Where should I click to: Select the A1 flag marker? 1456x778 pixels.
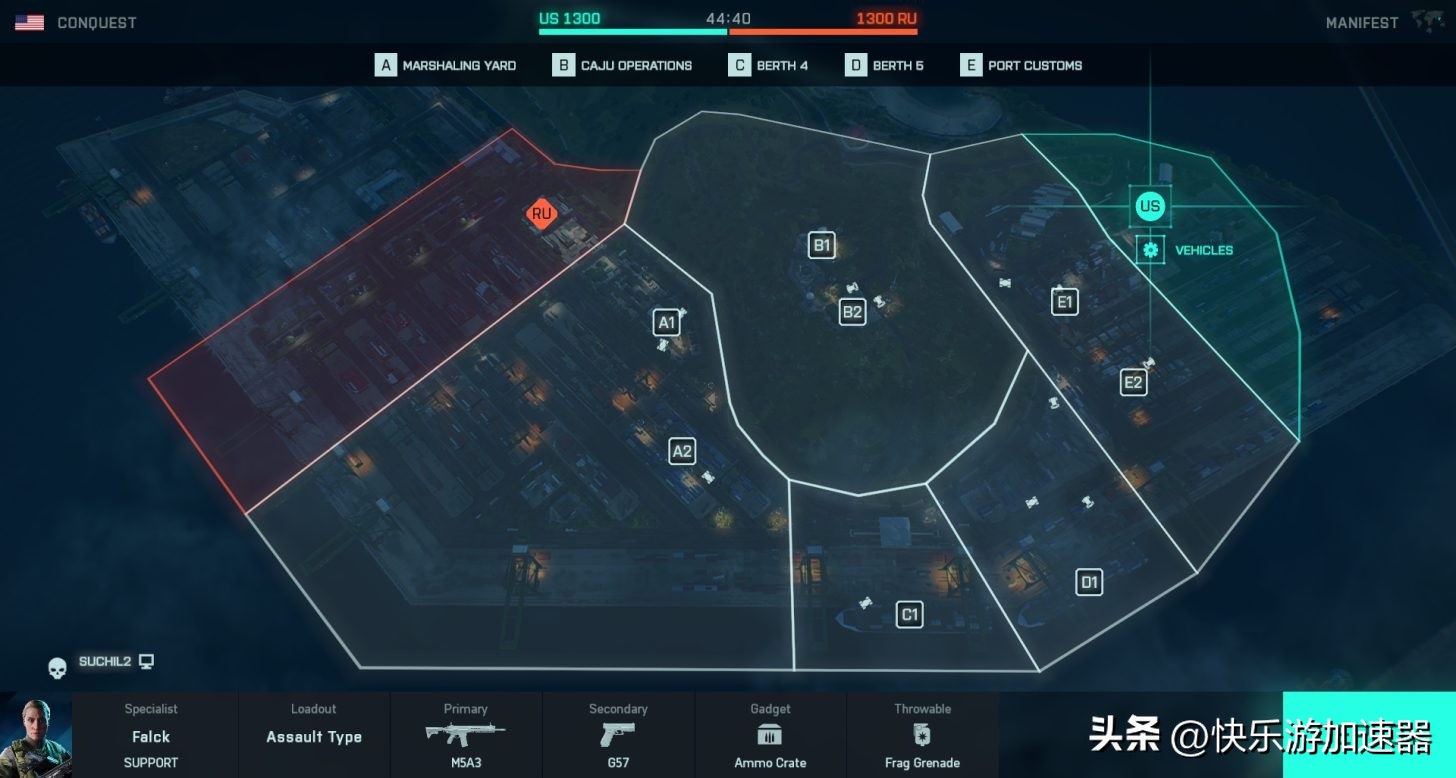(665, 322)
